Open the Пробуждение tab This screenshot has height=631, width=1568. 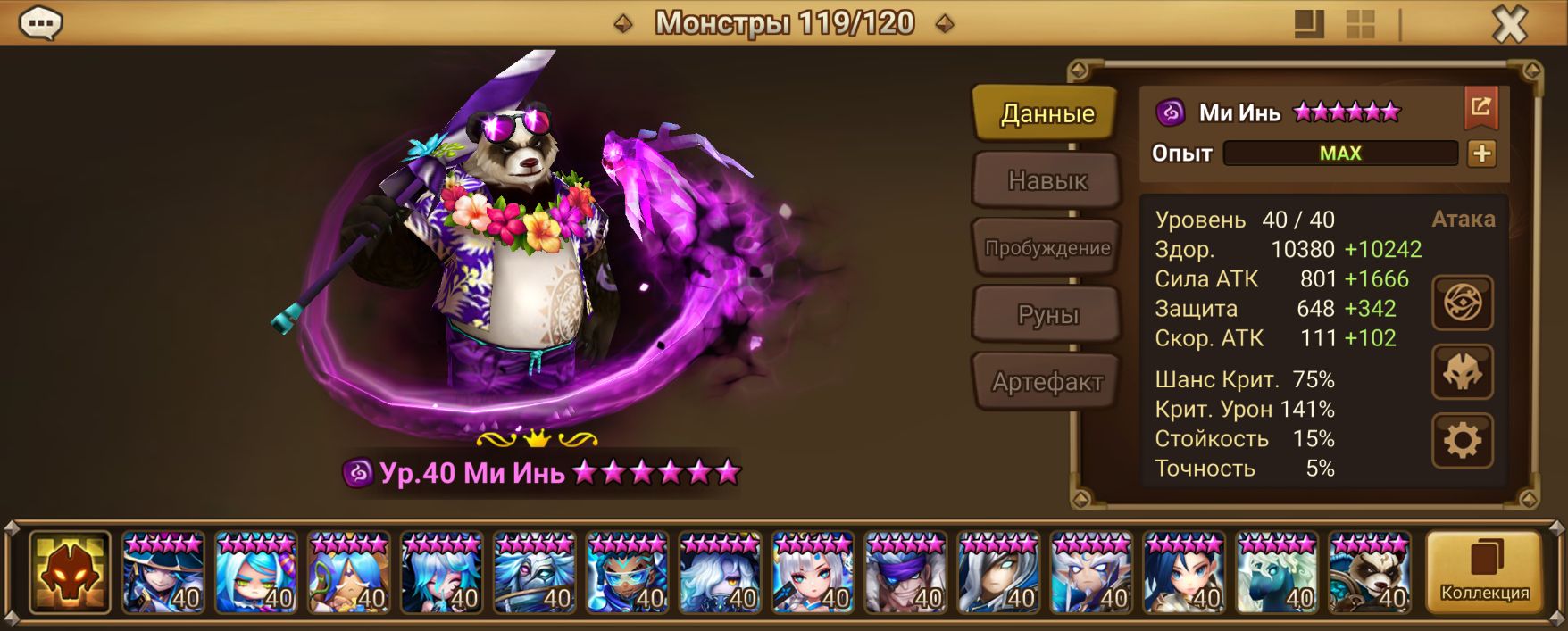tap(1047, 248)
